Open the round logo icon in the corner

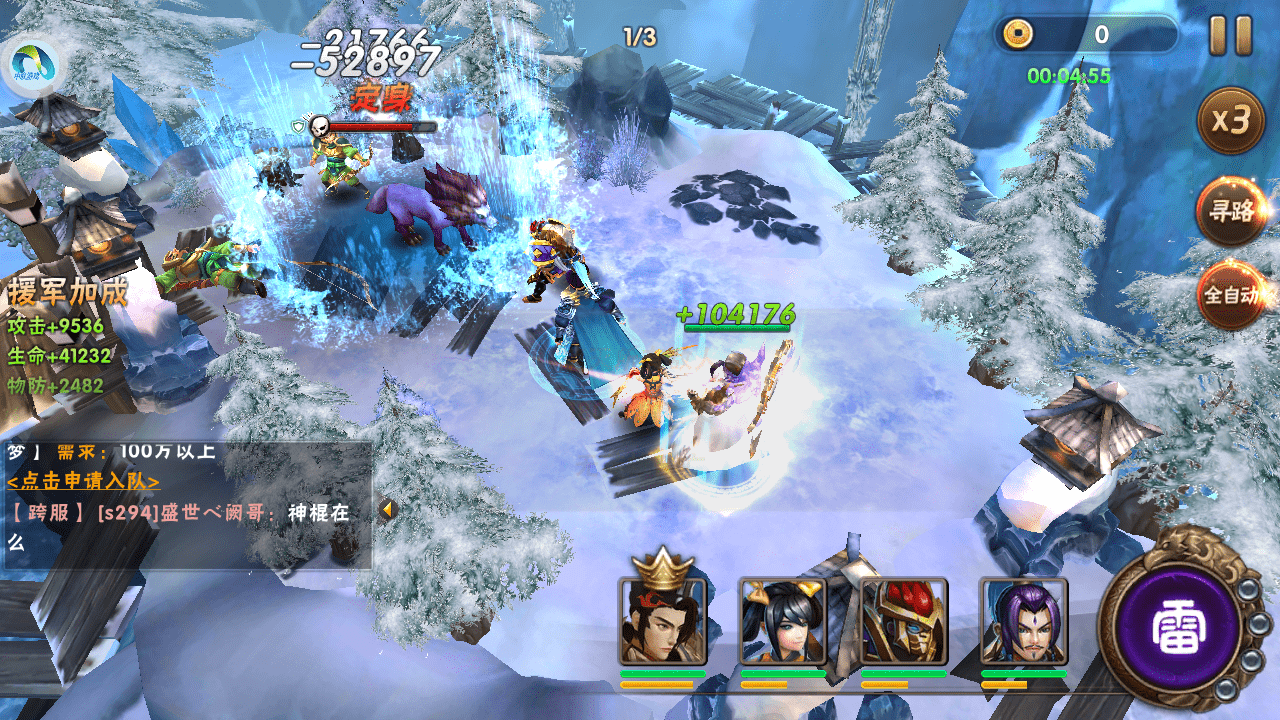tap(33, 66)
